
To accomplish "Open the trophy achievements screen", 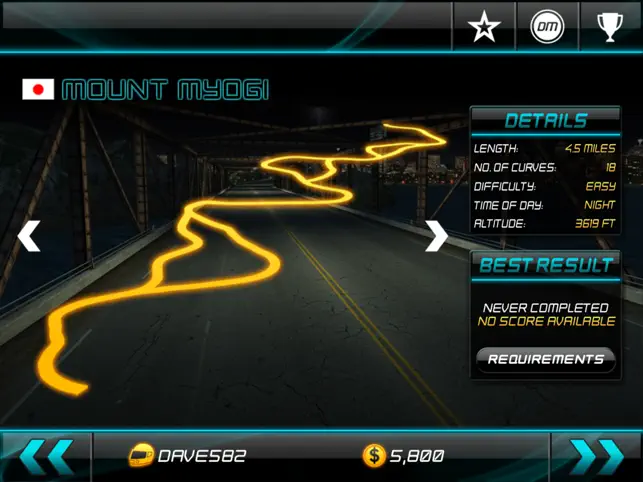I will (610, 27).
